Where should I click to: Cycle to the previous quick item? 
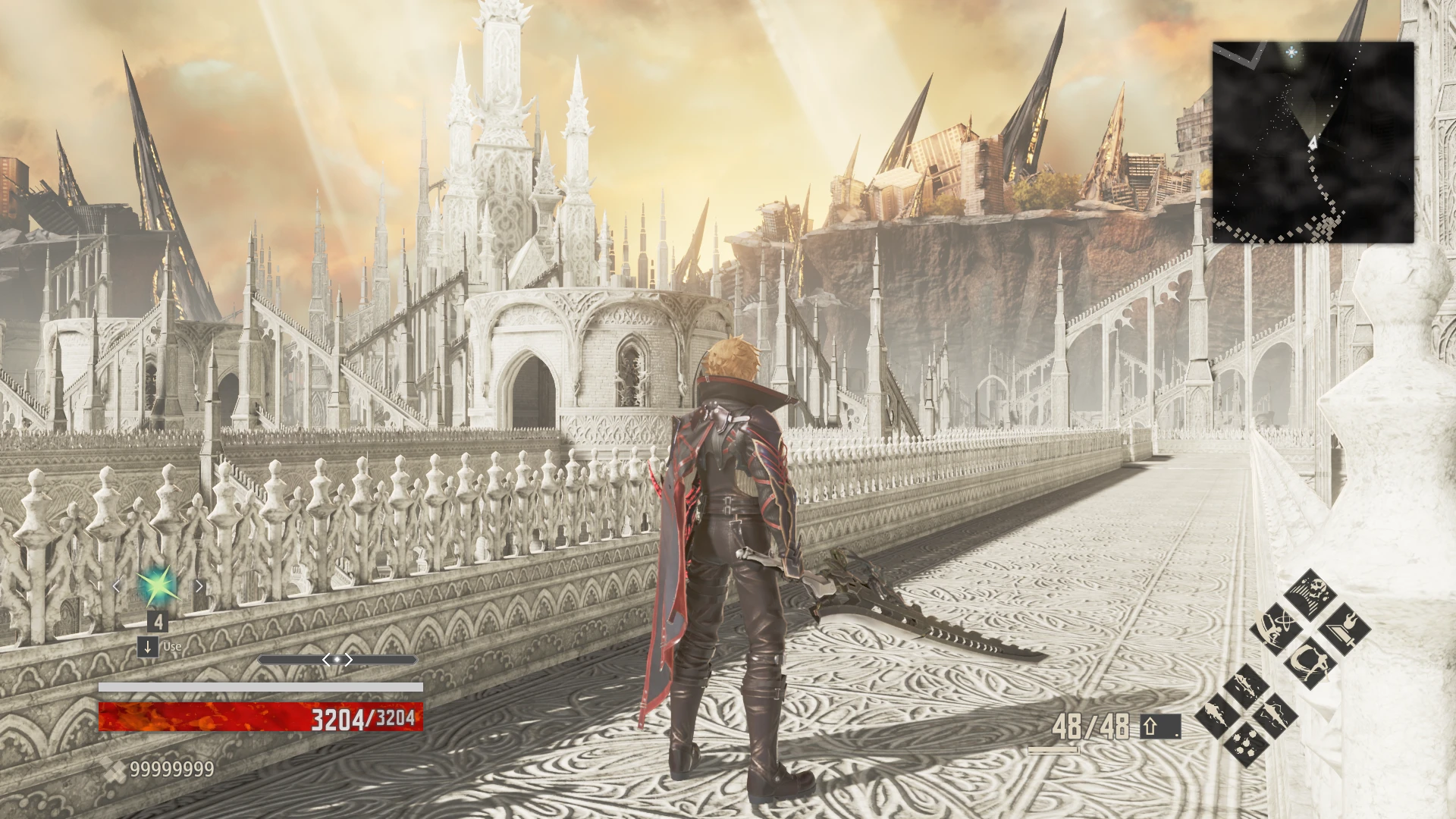pos(117,586)
